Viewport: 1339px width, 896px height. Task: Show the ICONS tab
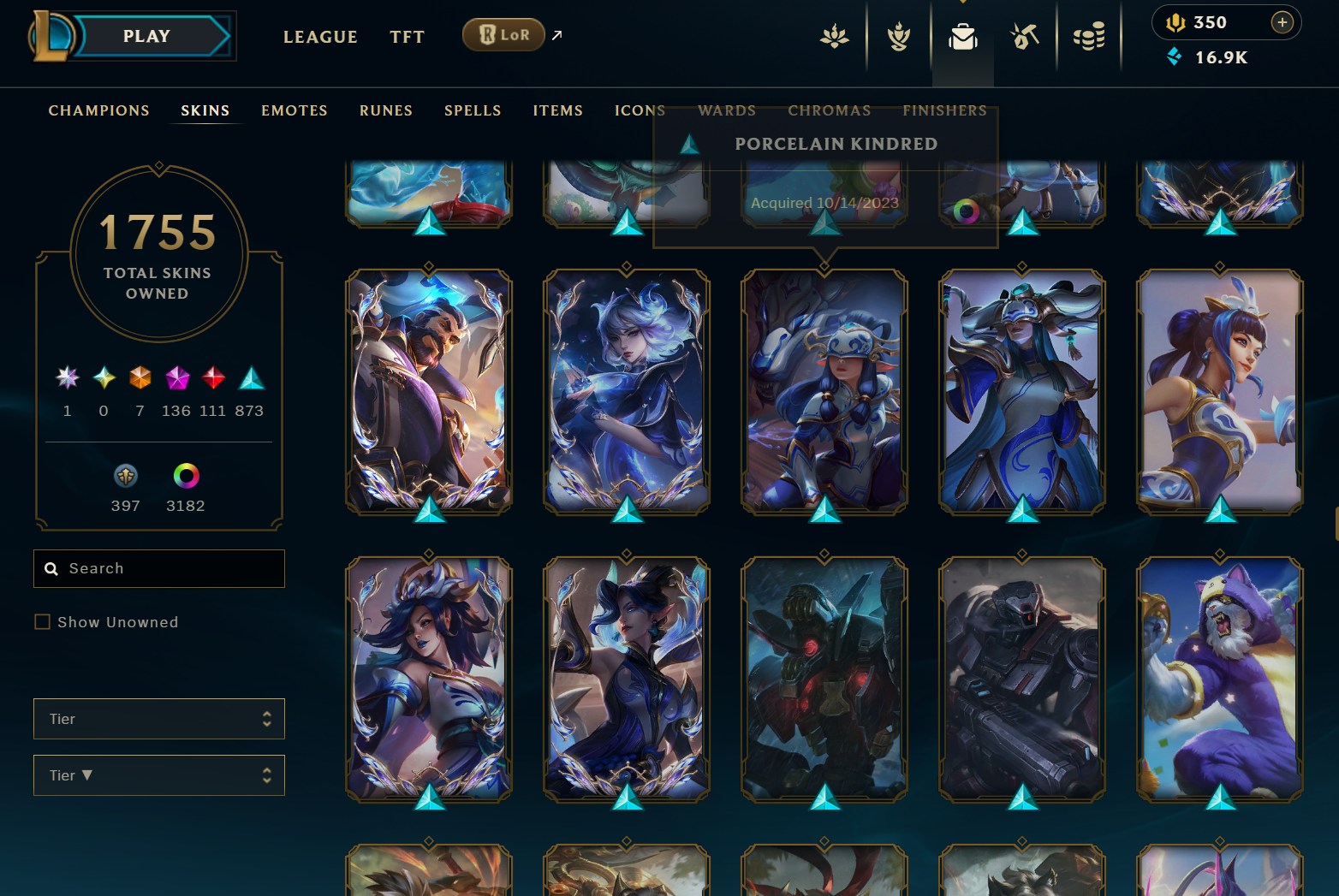click(x=640, y=110)
